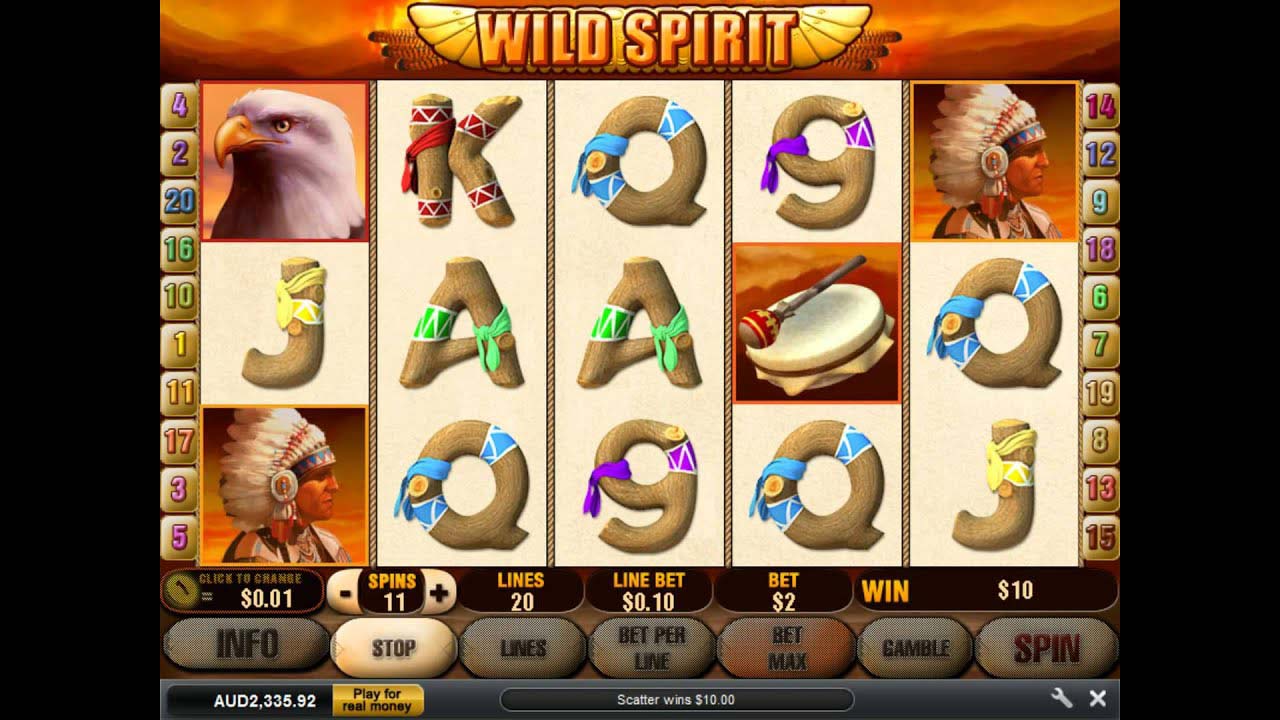
Task: Switch to play for real money
Action: tap(378, 699)
